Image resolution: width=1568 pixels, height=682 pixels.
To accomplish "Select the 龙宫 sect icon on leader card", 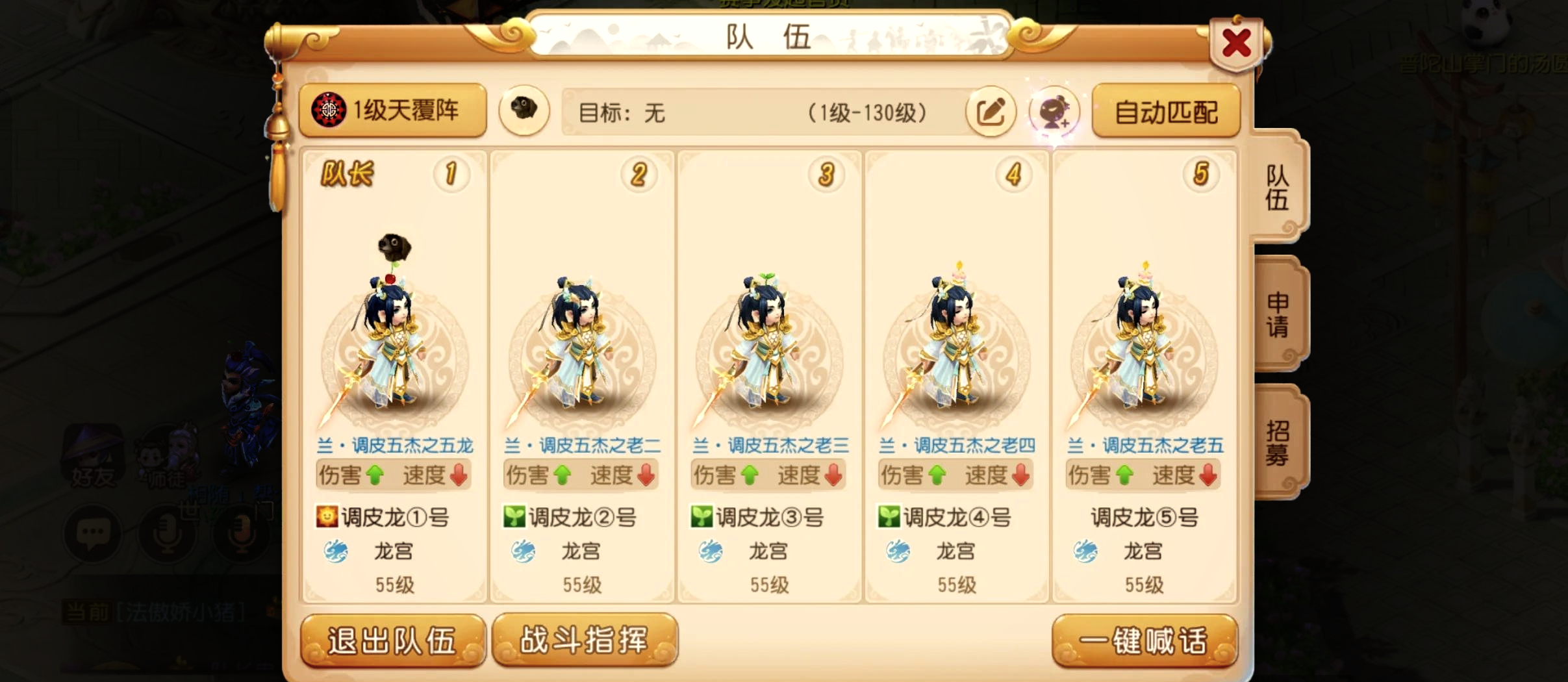I will [336, 550].
